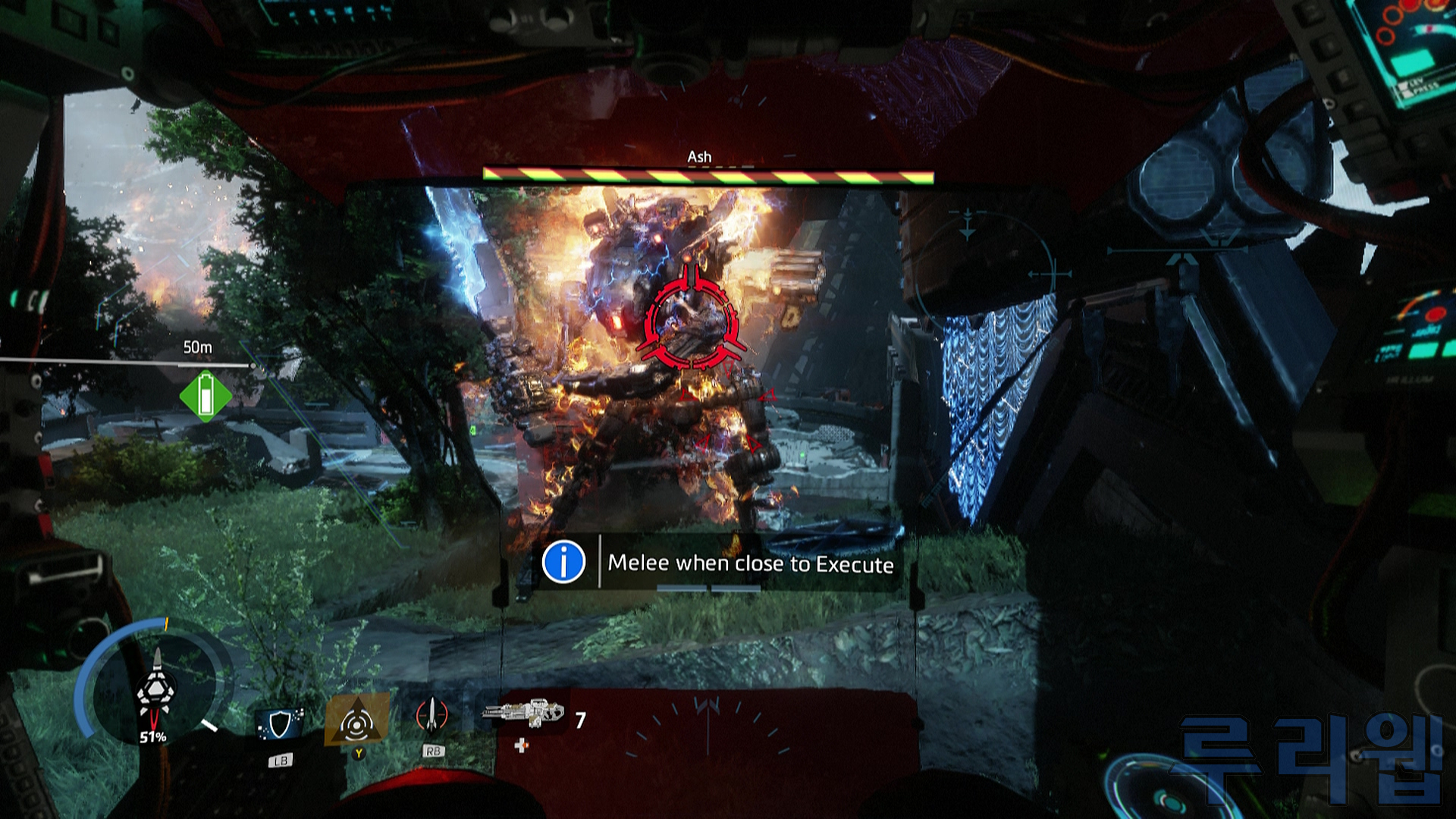Click the blue info icon in the hint
Image resolution: width=1456 pixels, height=819 pixels.
tap(563, 562)
